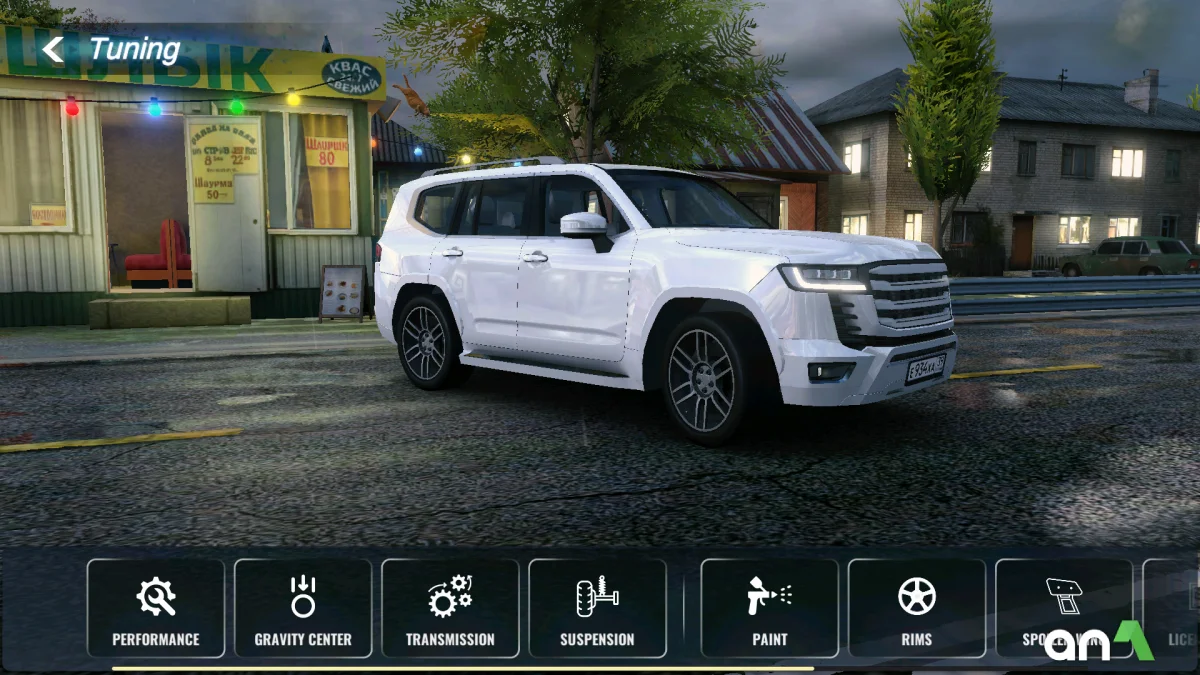Open the Paint customization
This screenshot has height=675, width=1200.
(x=769, y=608)
